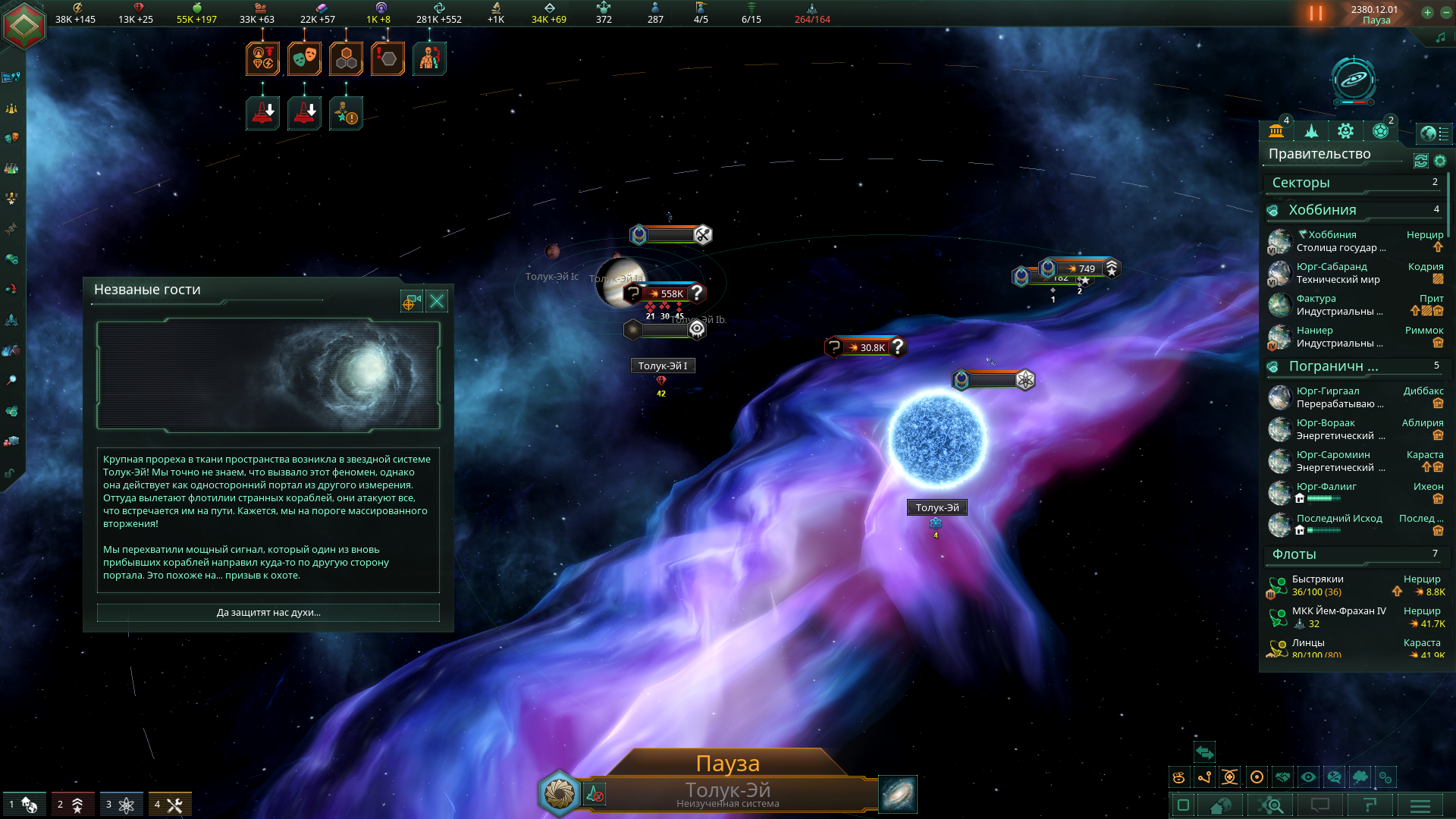Expand the "Секторы" outliner section
Image resolution: width=1456 pixels, height=819 pixels.
[x=1354, y=183]
